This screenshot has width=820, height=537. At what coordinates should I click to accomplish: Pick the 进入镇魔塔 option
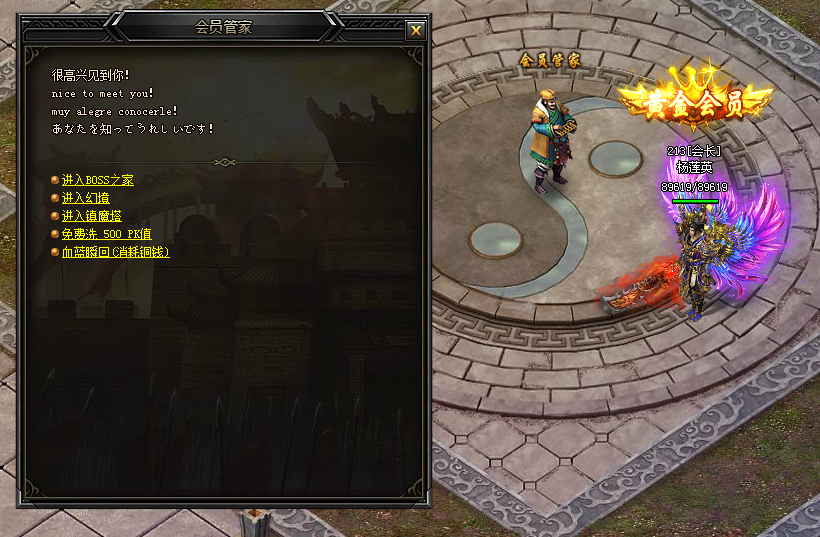[x=92, y=216]
